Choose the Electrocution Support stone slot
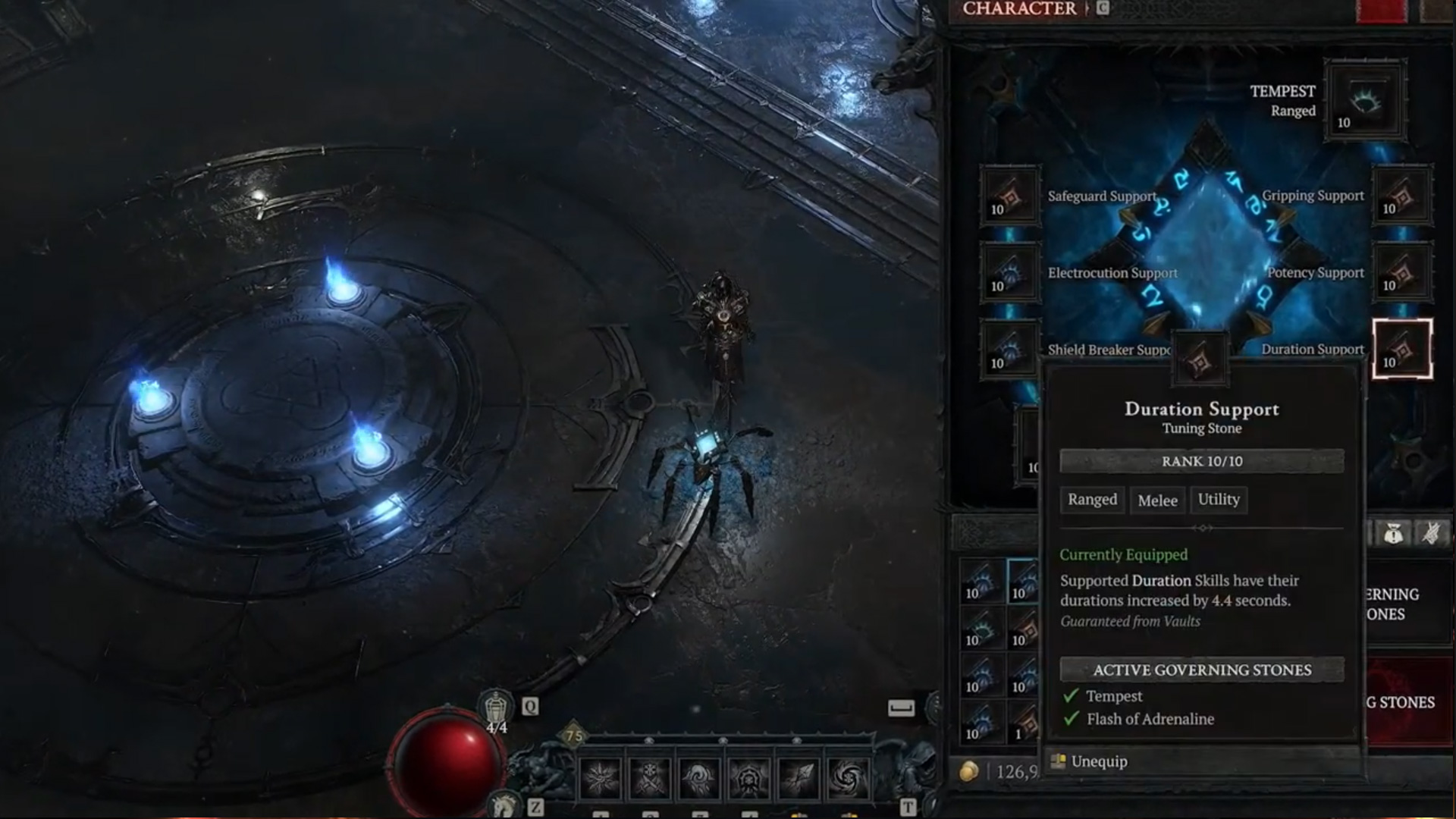Viewport: 1456px width, 819px height. pos(1009,273)
